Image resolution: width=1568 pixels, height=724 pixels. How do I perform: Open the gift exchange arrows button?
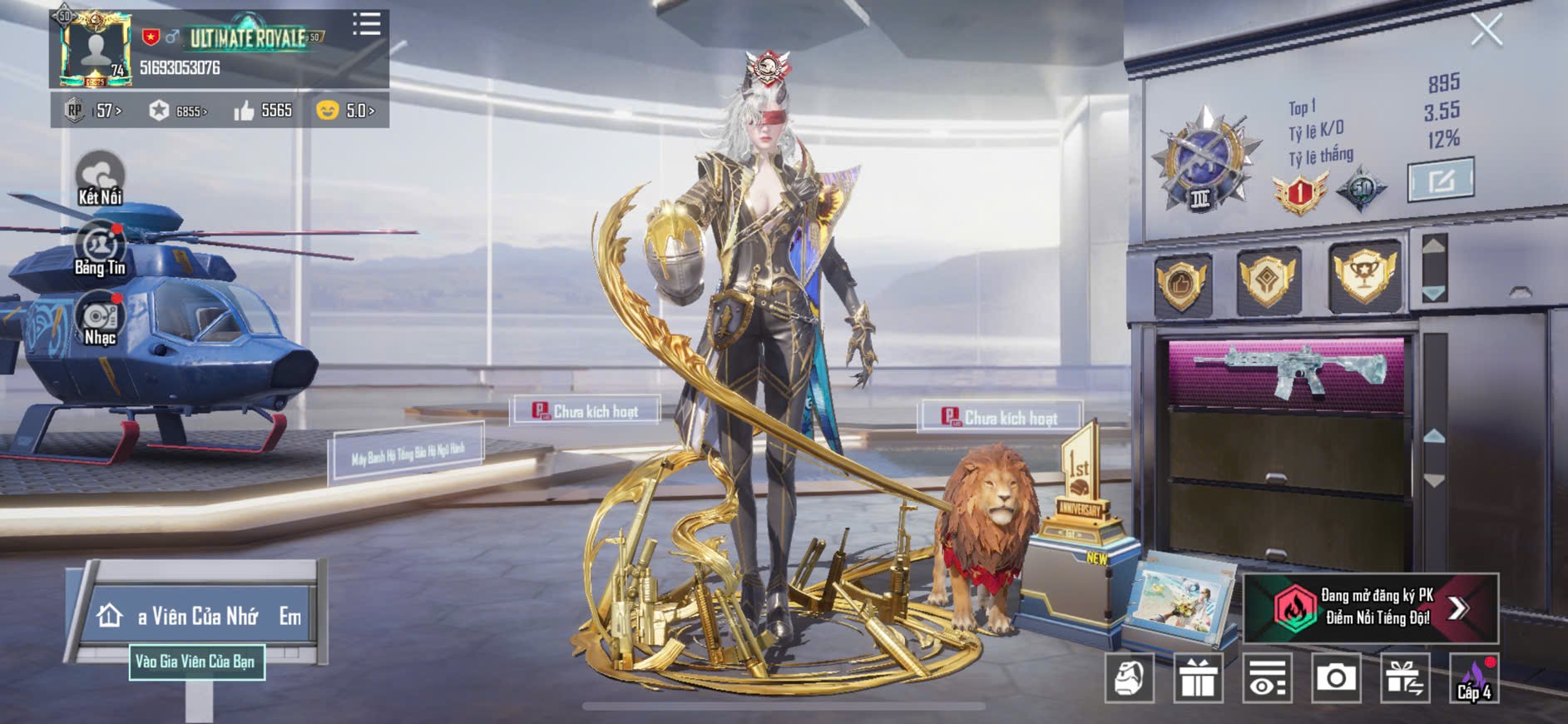1404,679
